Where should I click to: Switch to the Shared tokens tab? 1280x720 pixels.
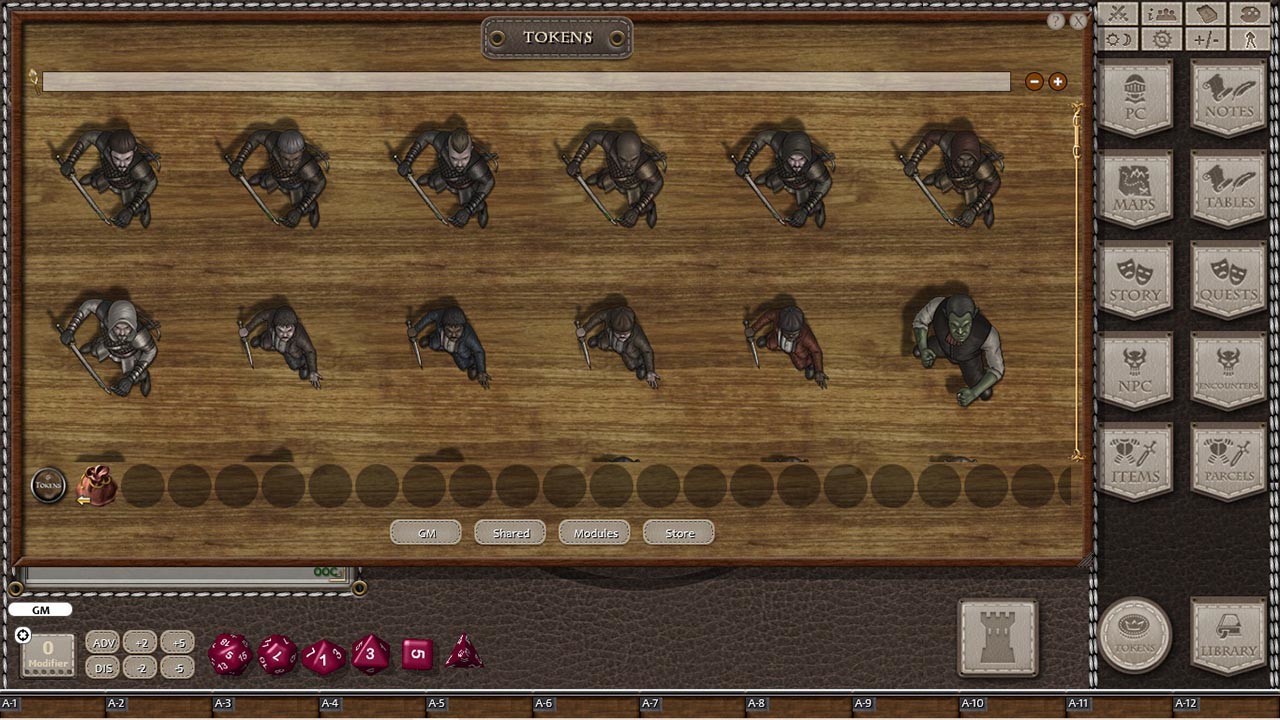pos(509,533)
